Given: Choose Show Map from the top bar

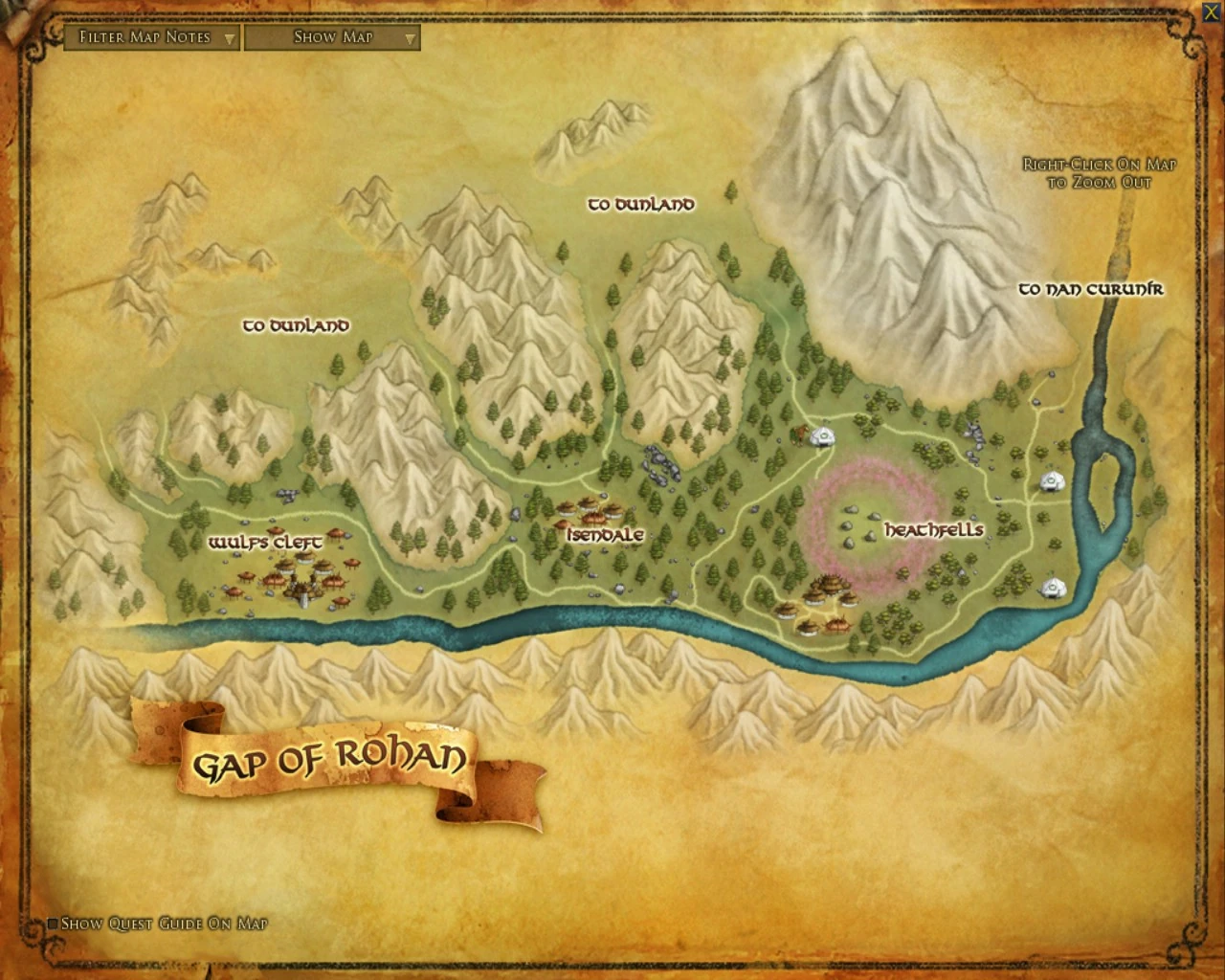Looking at the screenshot, I should [x=330, y=38].
